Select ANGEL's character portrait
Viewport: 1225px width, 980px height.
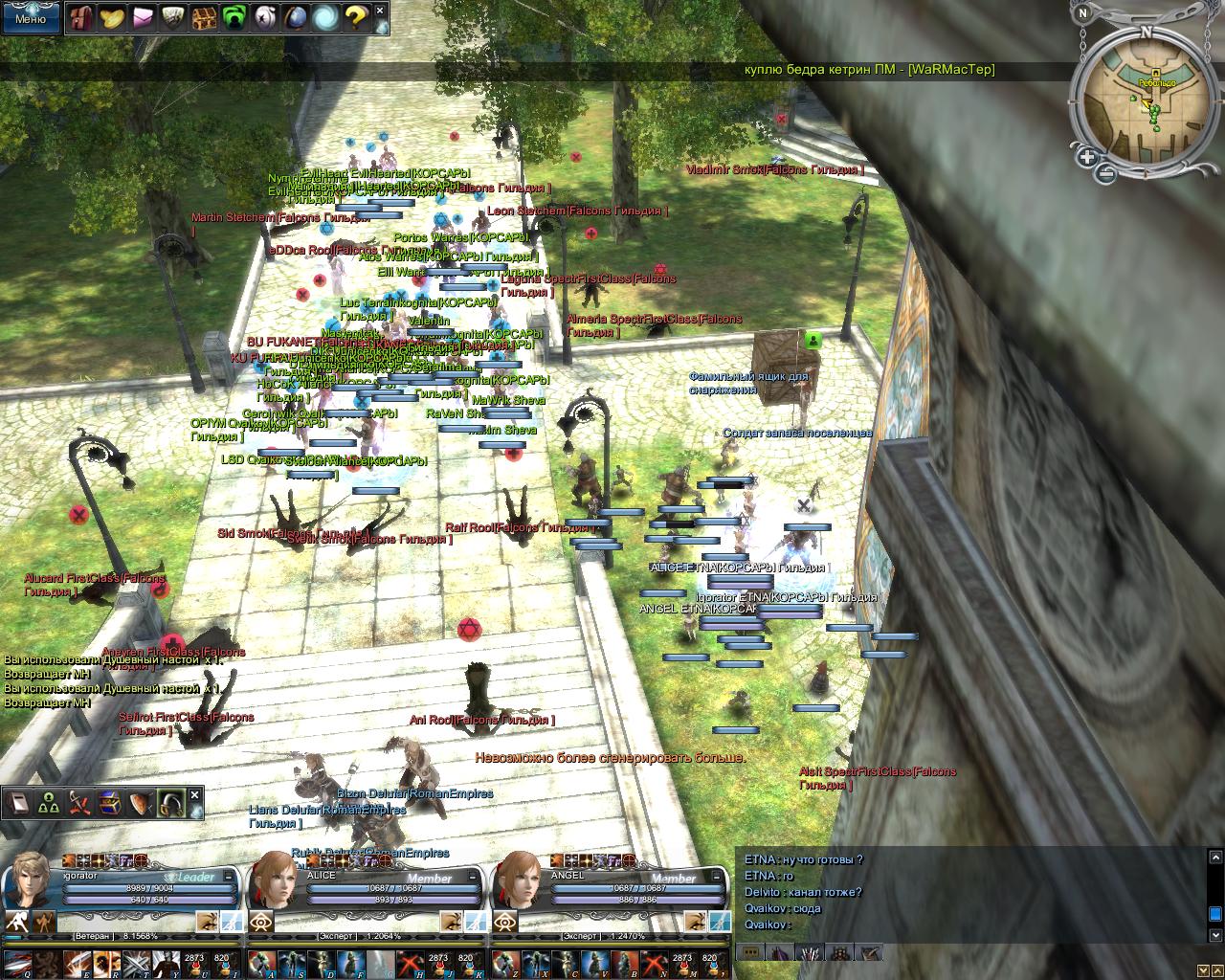[517, 880]
